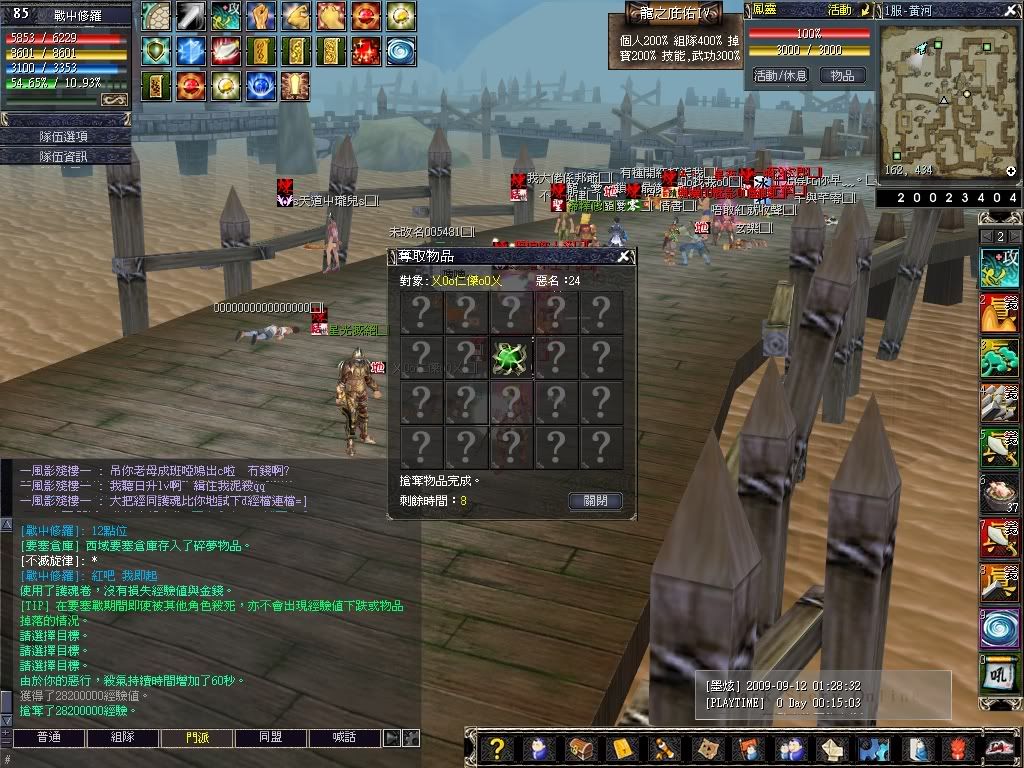Select the 喊話 shout channel tab
The width and height of the screenshot is (1024, 768).
tap(345, 738)
